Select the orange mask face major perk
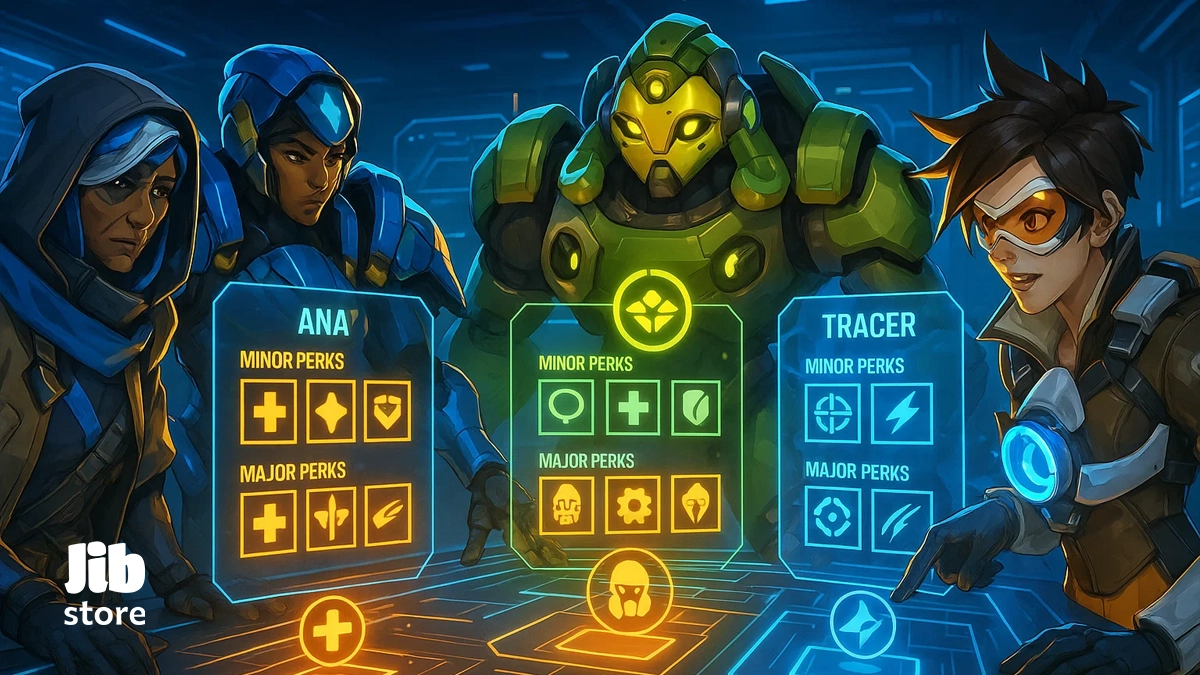This screenshot has width=1200, height=675. pos(566,504)
